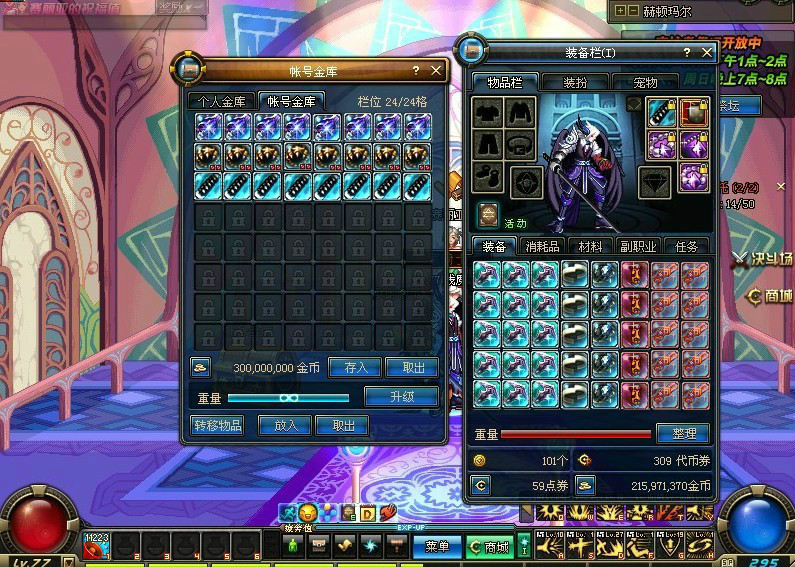Click the 活动 event scroll icon
The height and width of the screenshot is (567, 795).
(x=489, y=213)
